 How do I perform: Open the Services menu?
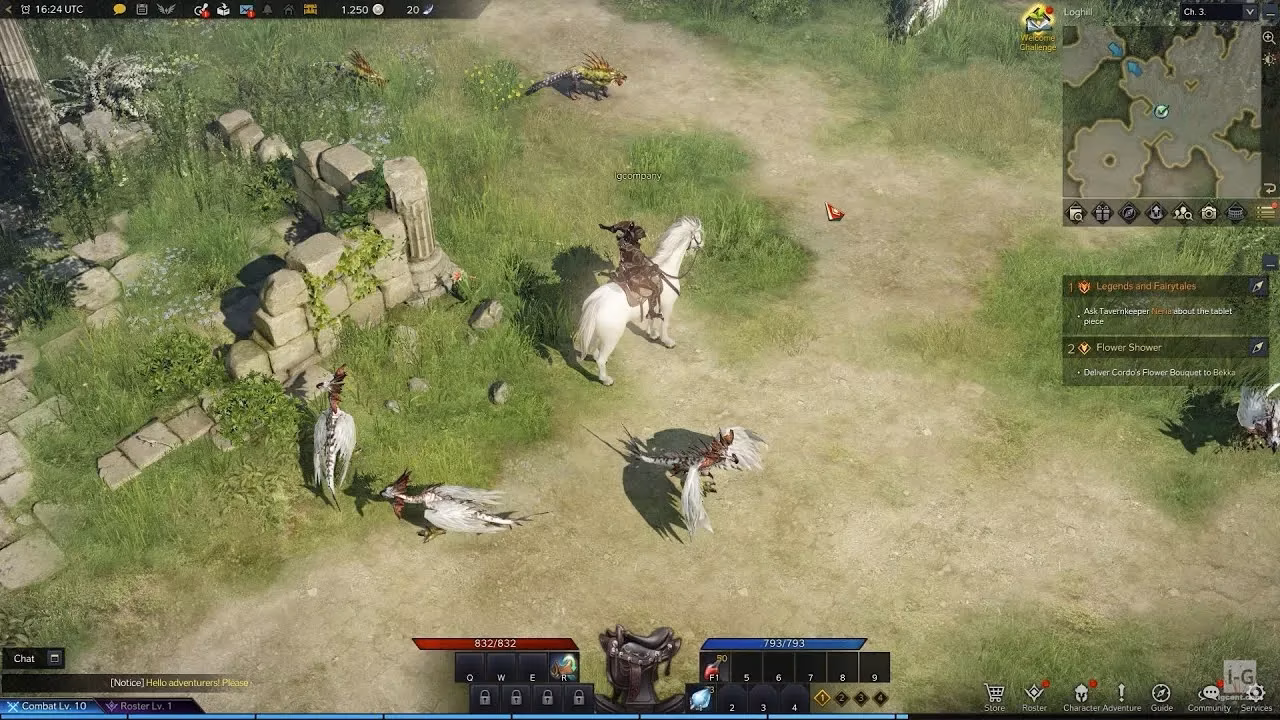[1258, 693]
